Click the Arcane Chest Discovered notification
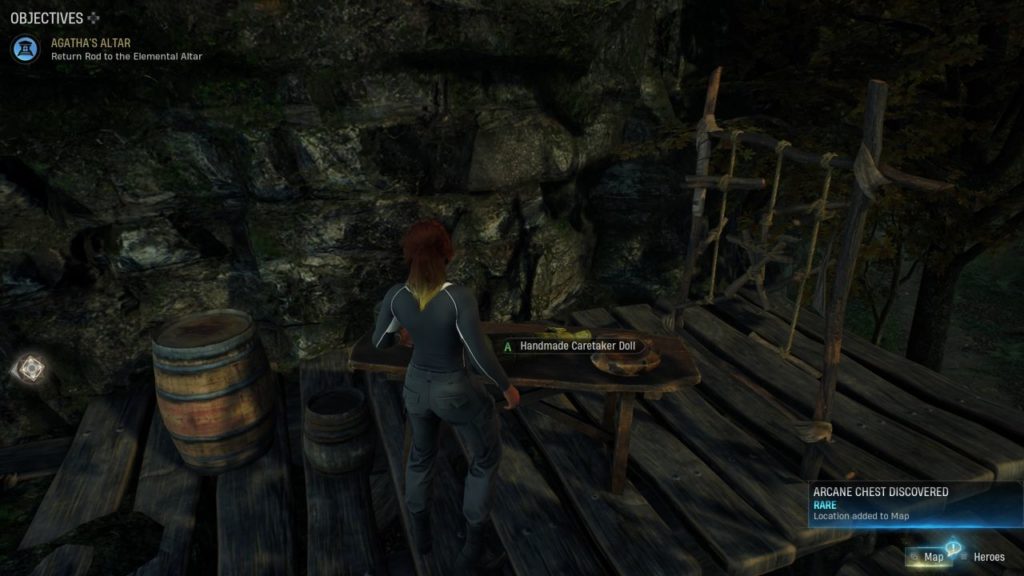 pos(914,504)
